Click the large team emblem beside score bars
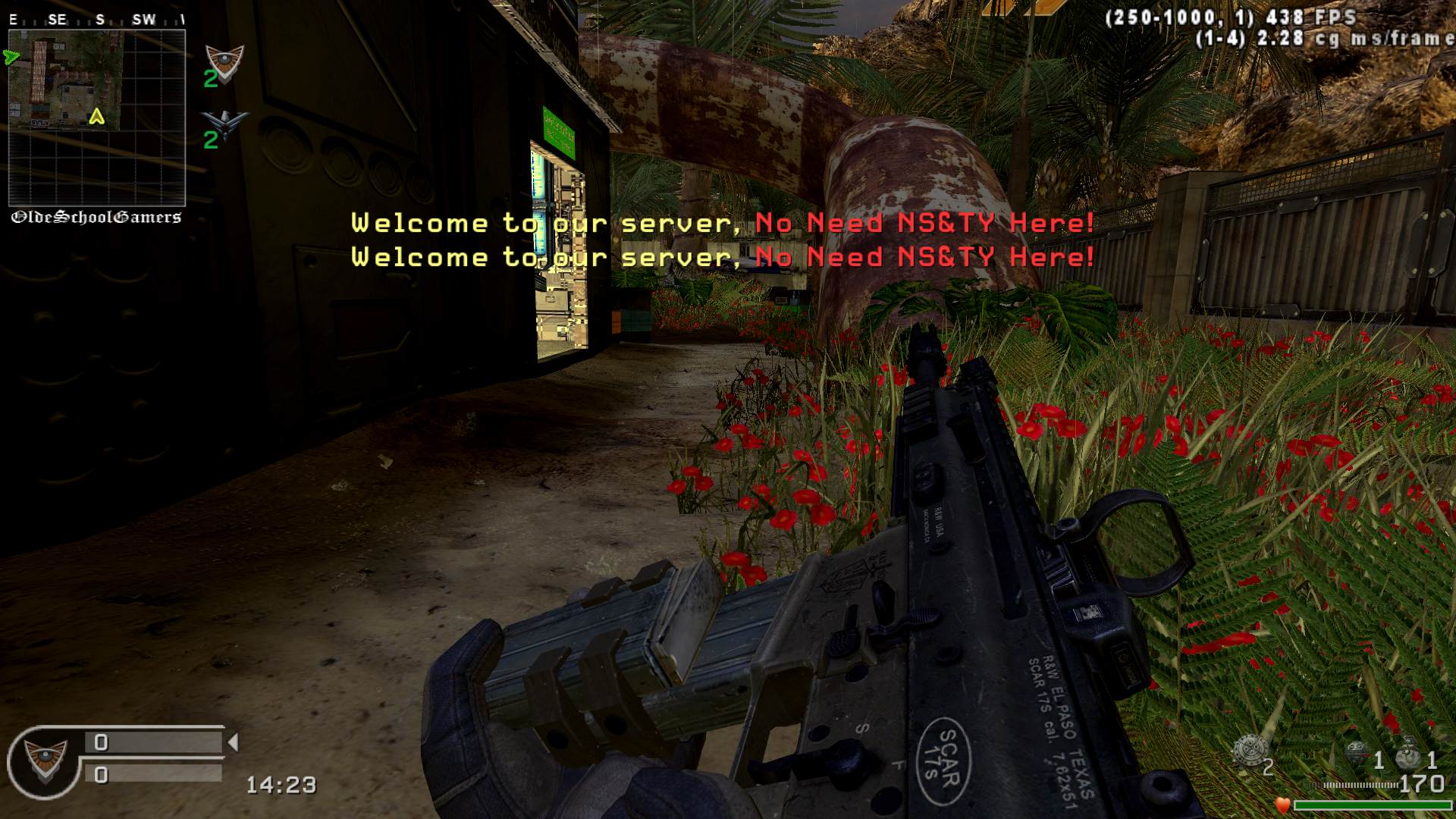1456x819 pixels. coord(45,759)
